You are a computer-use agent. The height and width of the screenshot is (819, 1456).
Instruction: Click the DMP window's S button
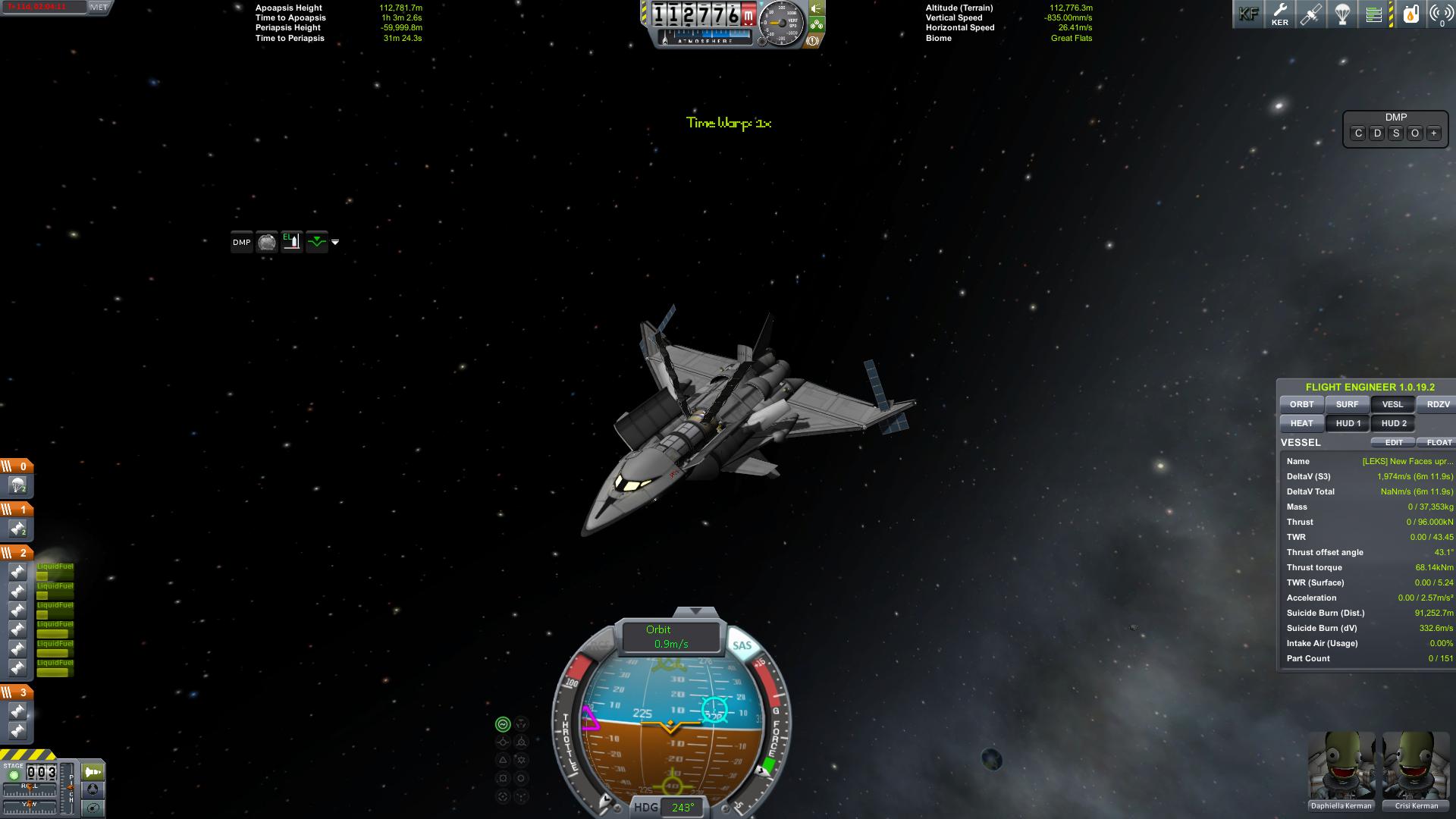pos(1396,133)
